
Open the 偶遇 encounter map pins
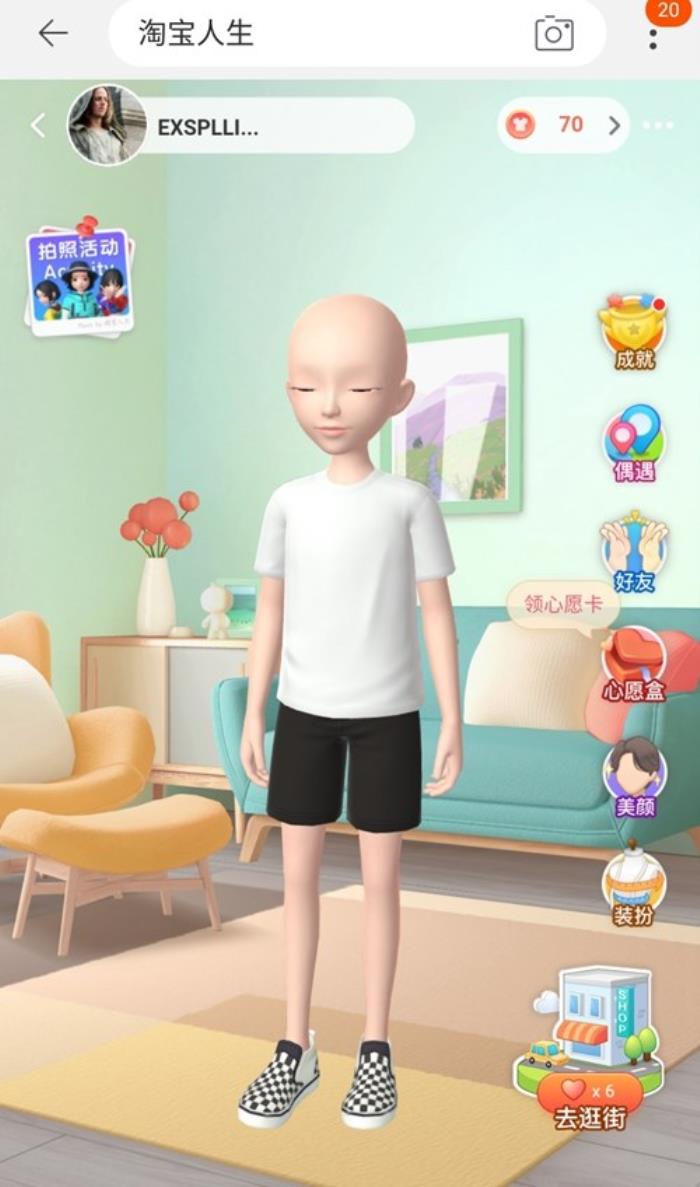pos(634,442)
